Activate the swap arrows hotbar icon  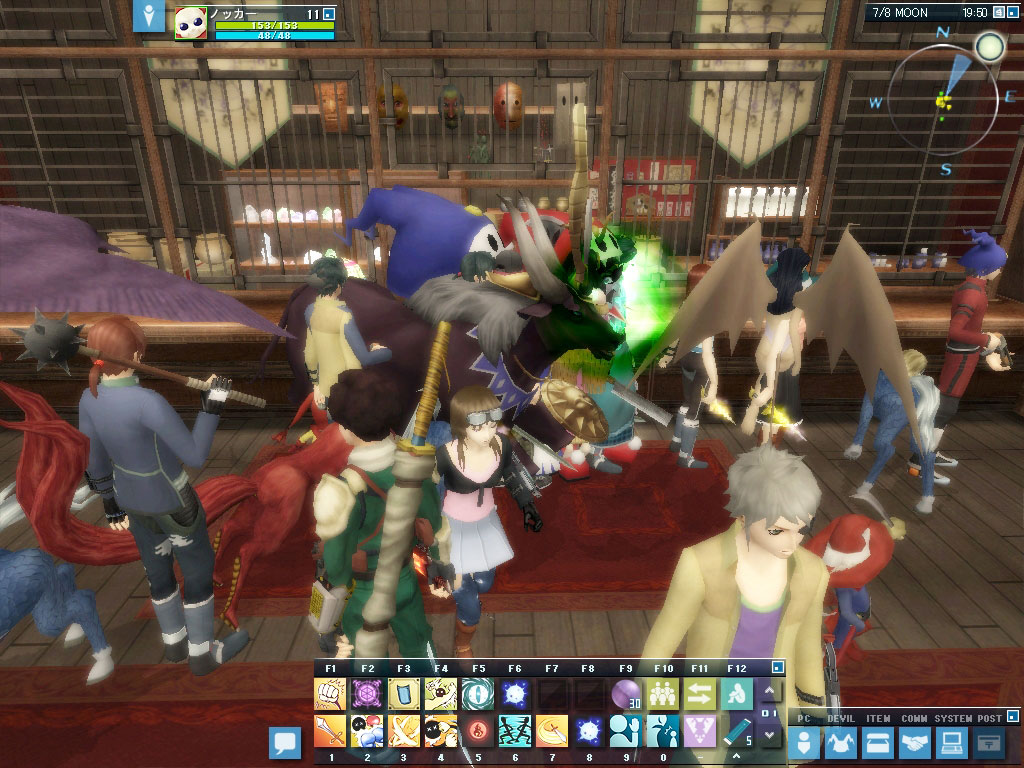699,694
